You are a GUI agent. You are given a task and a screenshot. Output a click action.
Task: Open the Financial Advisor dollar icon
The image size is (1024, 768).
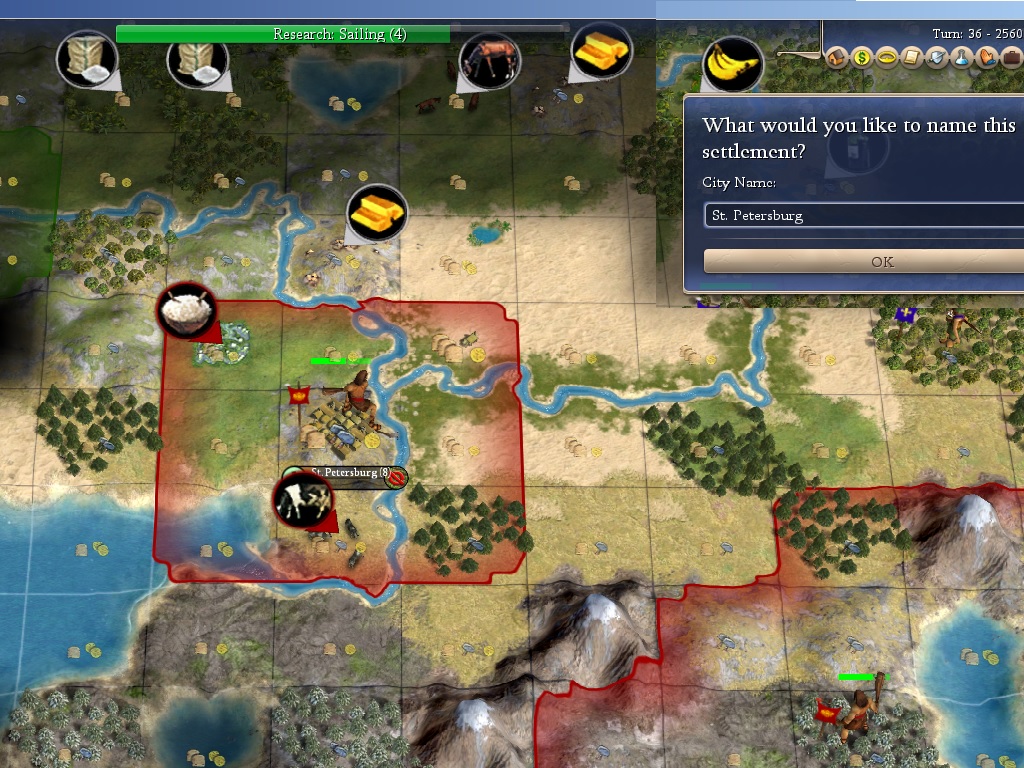click(x=862, y=58)
